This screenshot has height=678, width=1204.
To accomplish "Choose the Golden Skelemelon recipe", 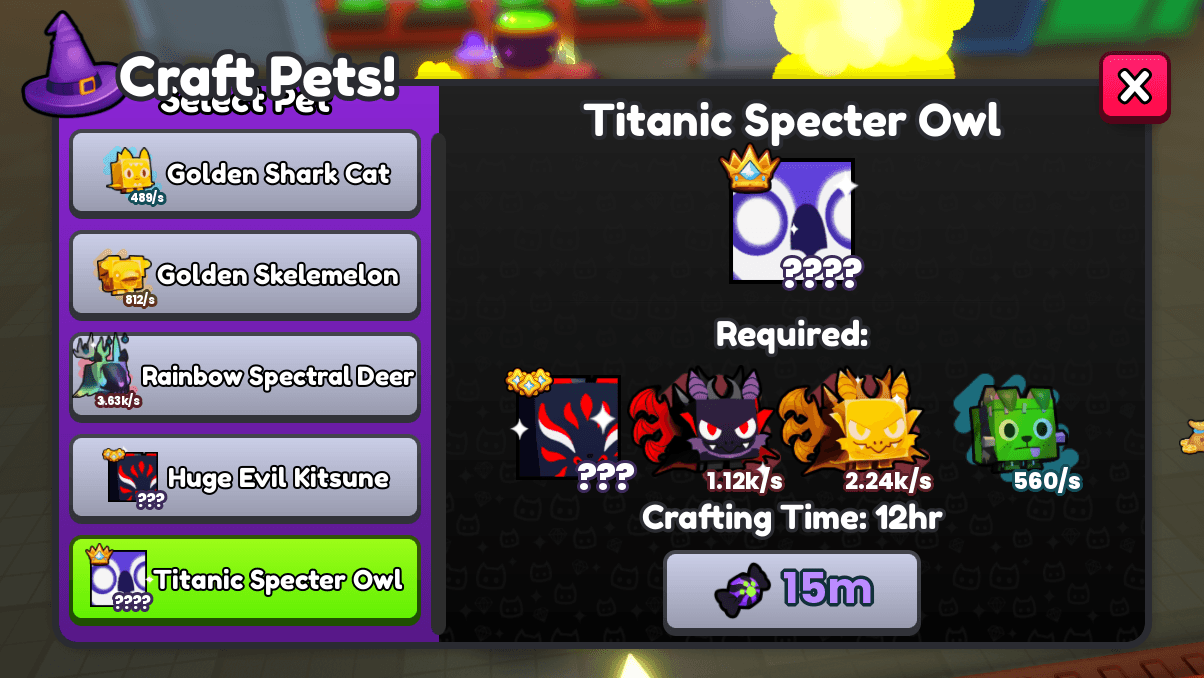I will coord(245,275).
